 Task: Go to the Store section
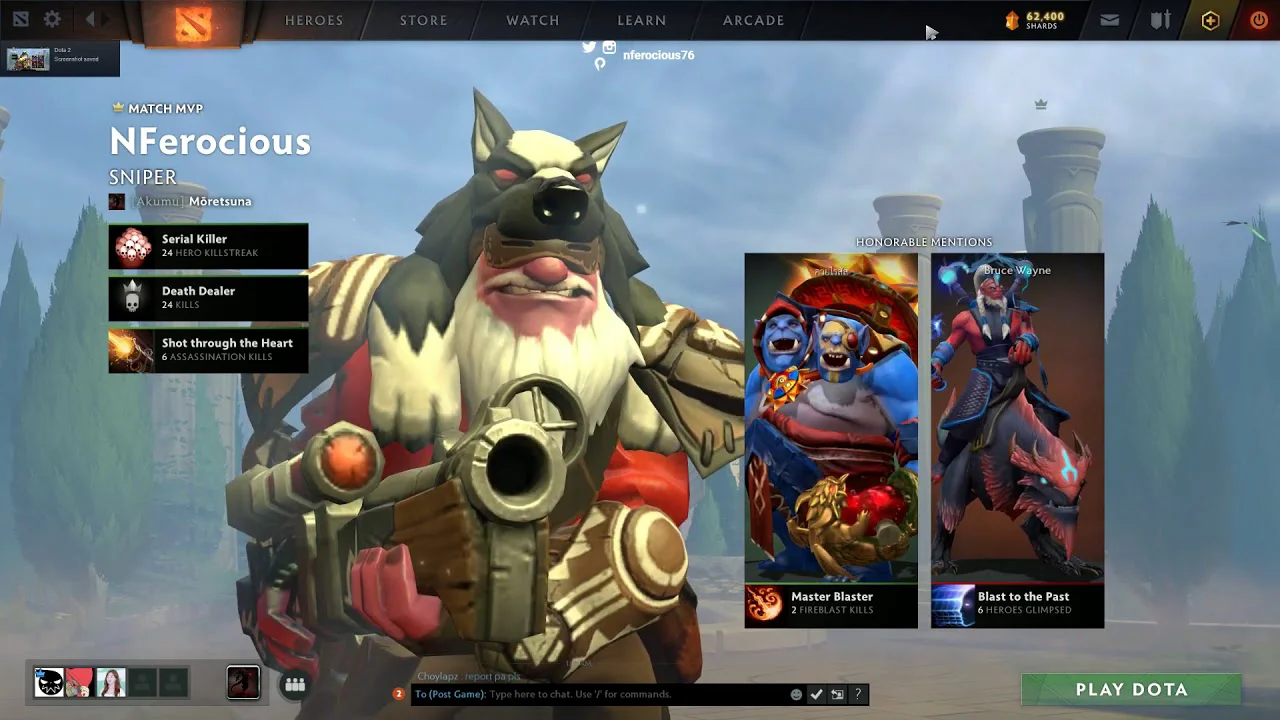coord(424,20)
